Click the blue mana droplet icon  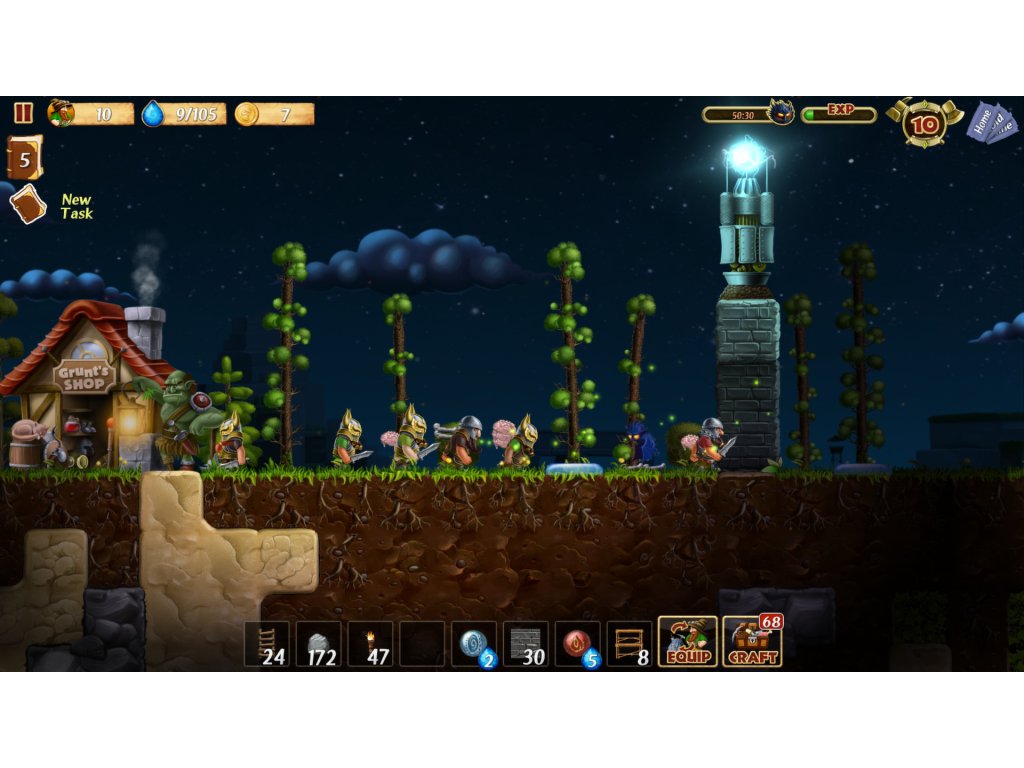pyautogui.click(x=153, y=114)
